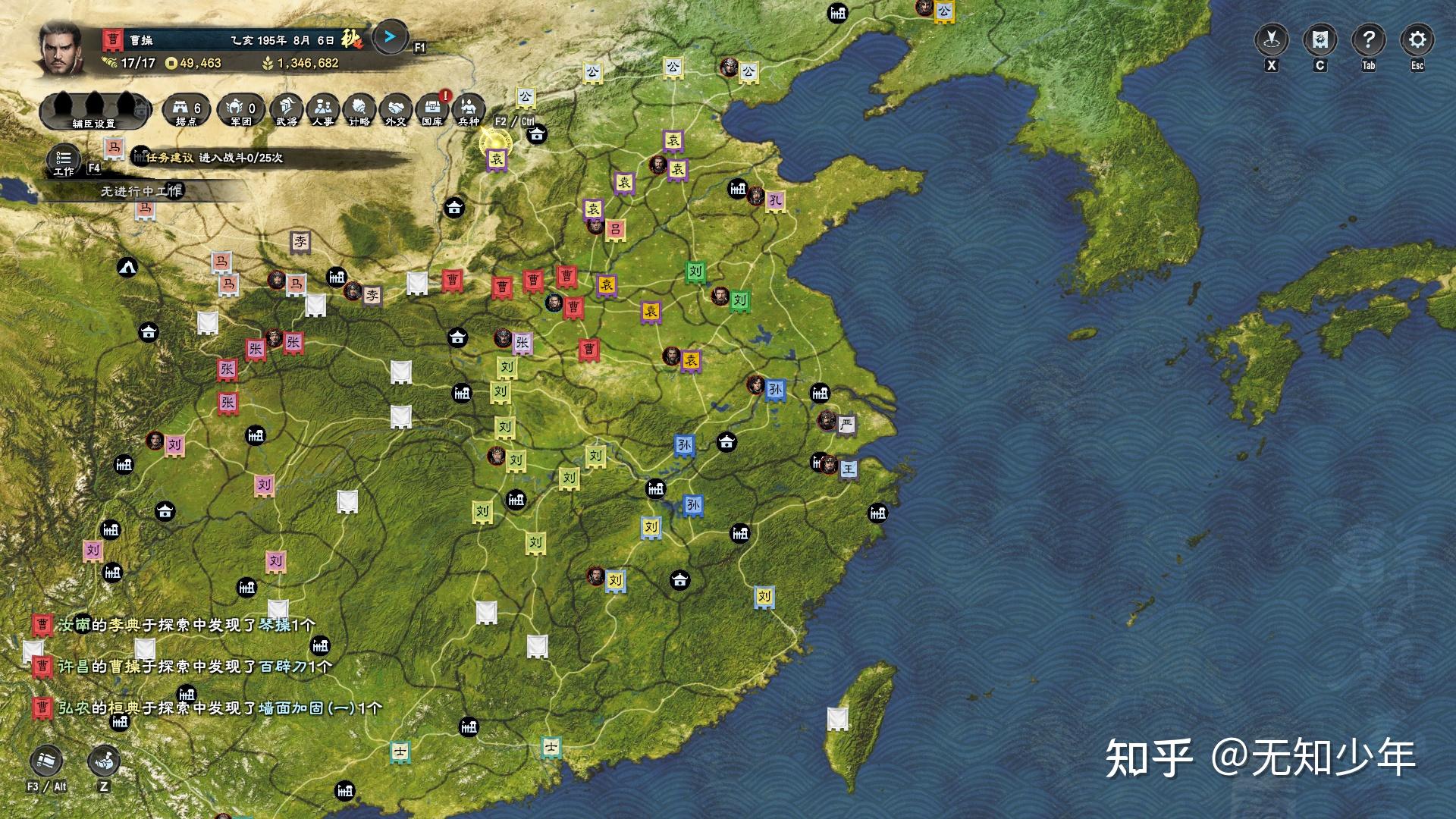Image resolution: width=1456 pixels, height=819 pixels.
Task: Open the 人事 personnel menu
Action: pyautogui.click(x=323, y=110)
